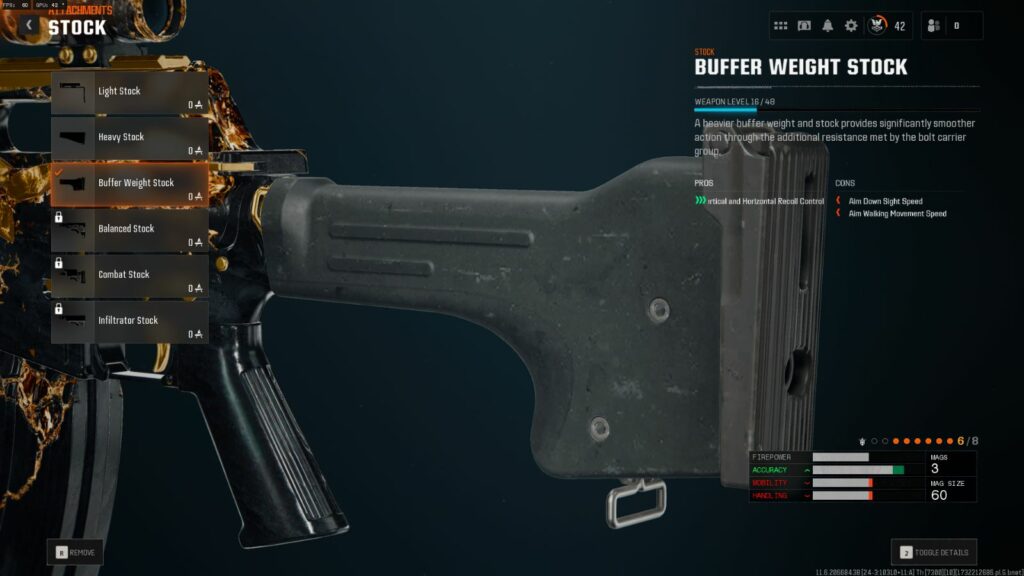Open the grid menu icon
1024x576 pixels.
(781, 26)
